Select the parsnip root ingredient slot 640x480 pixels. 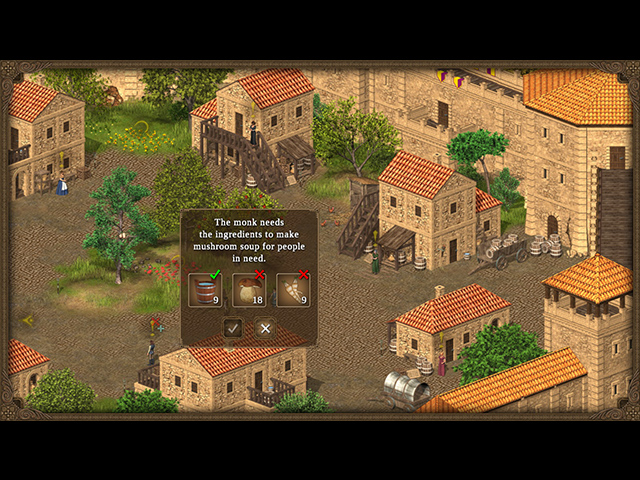(293, 290)
